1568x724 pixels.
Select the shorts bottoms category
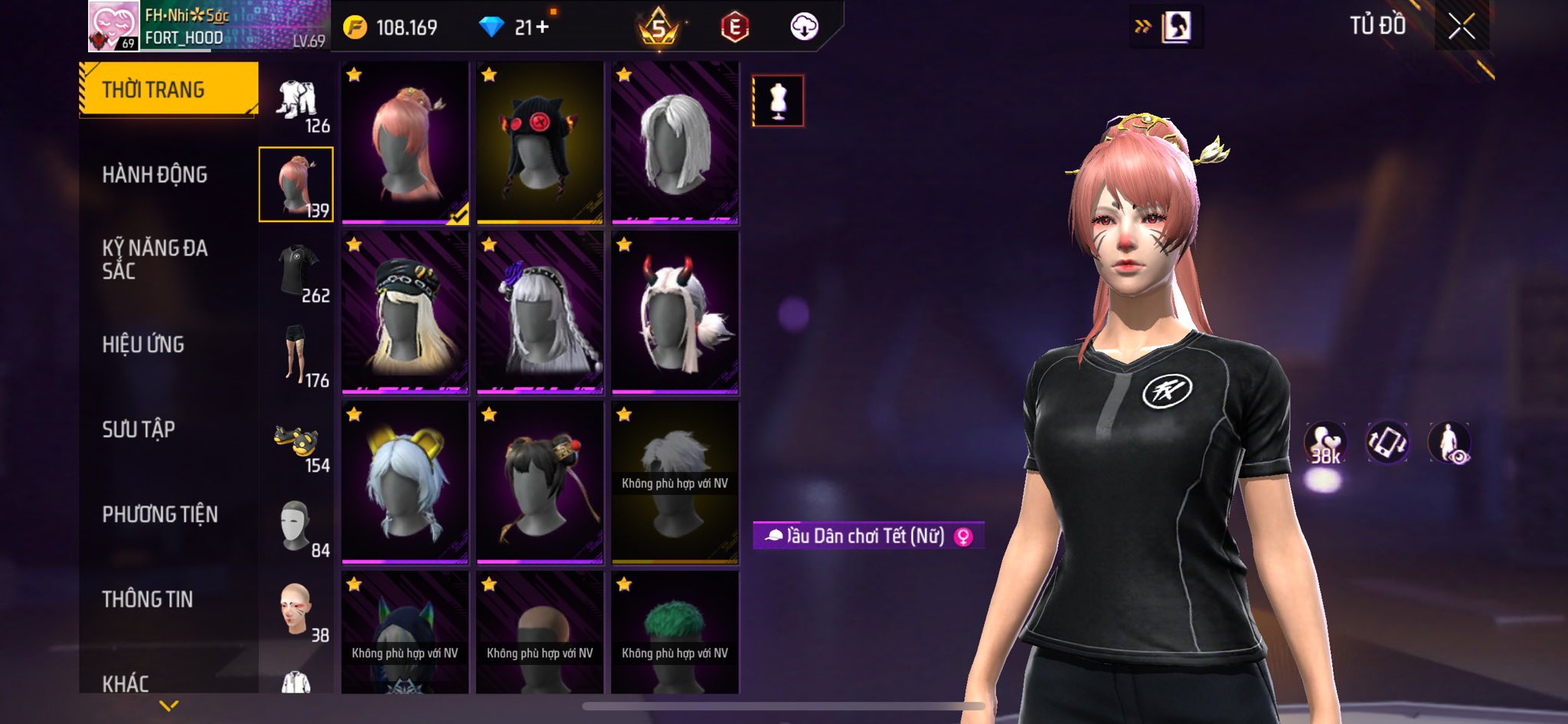(296, 355)
